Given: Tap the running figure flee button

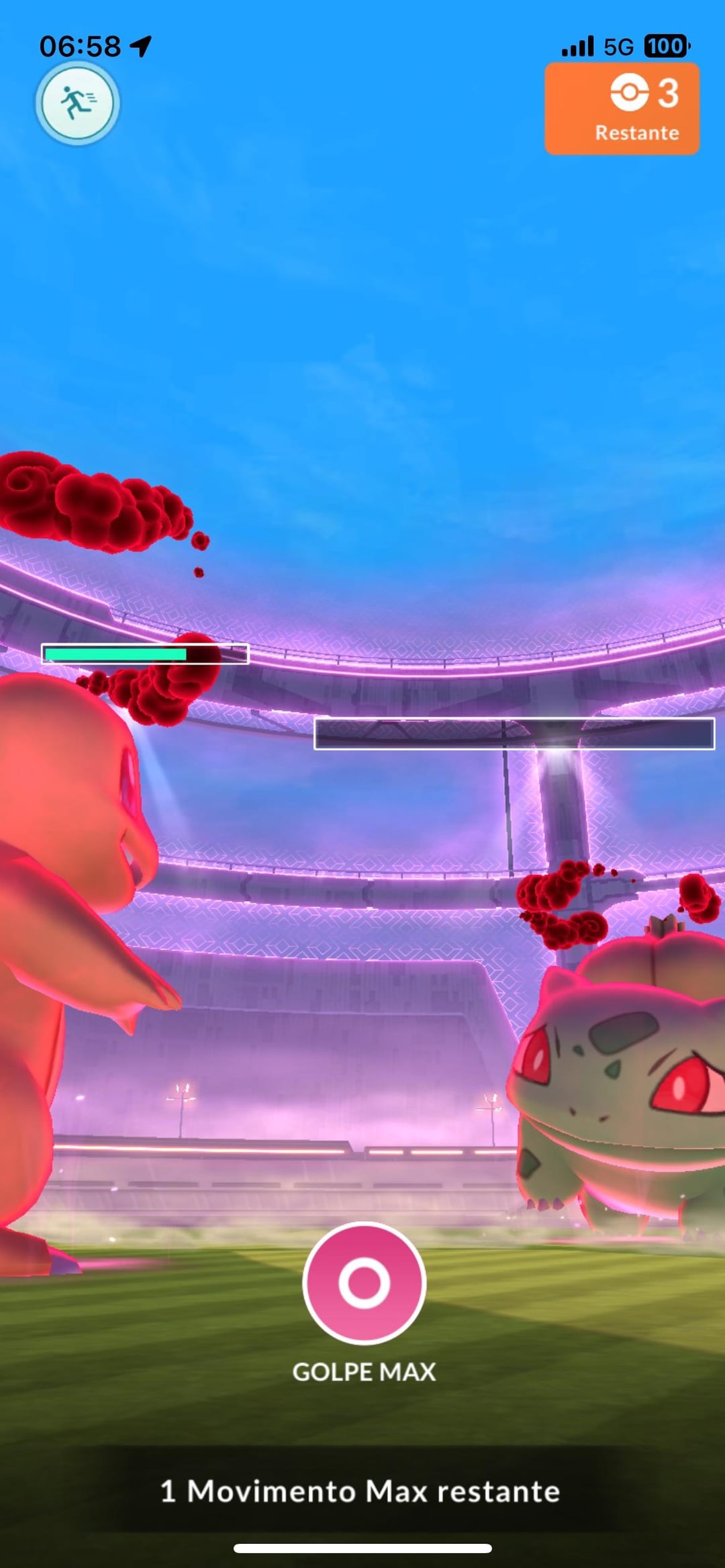Looking at the screenshot, I should [77, 104].
